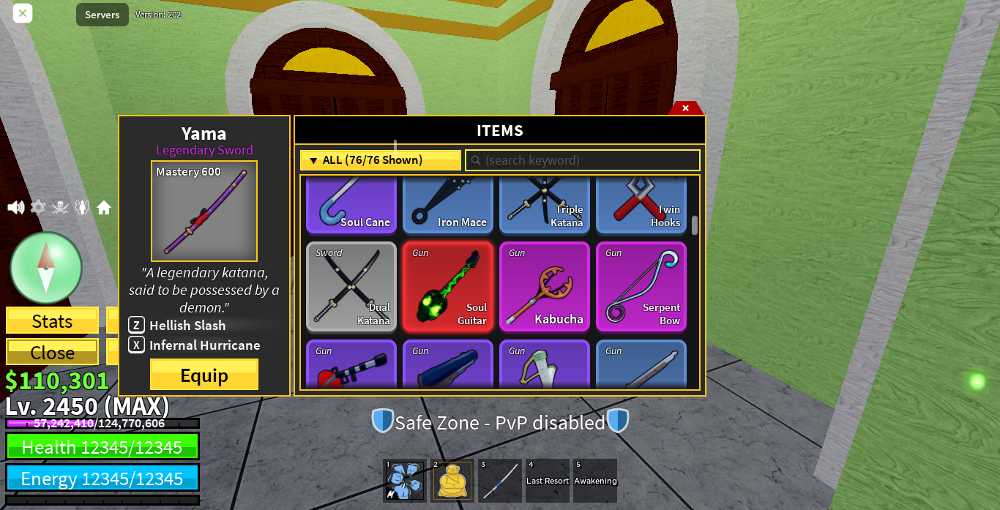Viewport: 1000px width, 510px height.
Task: Choose the Iron Mace item slot
Action: click(x=448, y=205)
